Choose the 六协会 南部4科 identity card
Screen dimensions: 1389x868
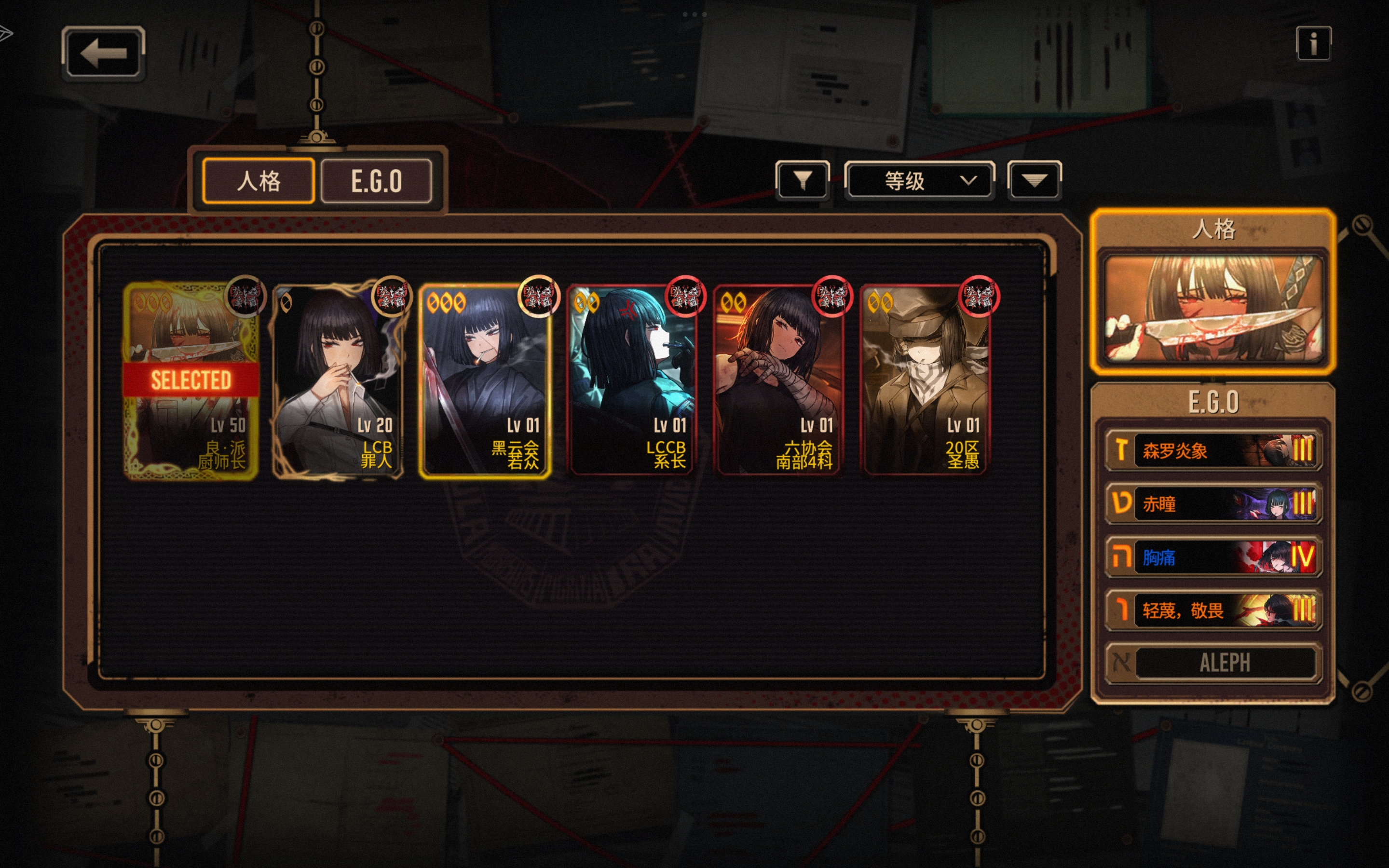point(779,380)
